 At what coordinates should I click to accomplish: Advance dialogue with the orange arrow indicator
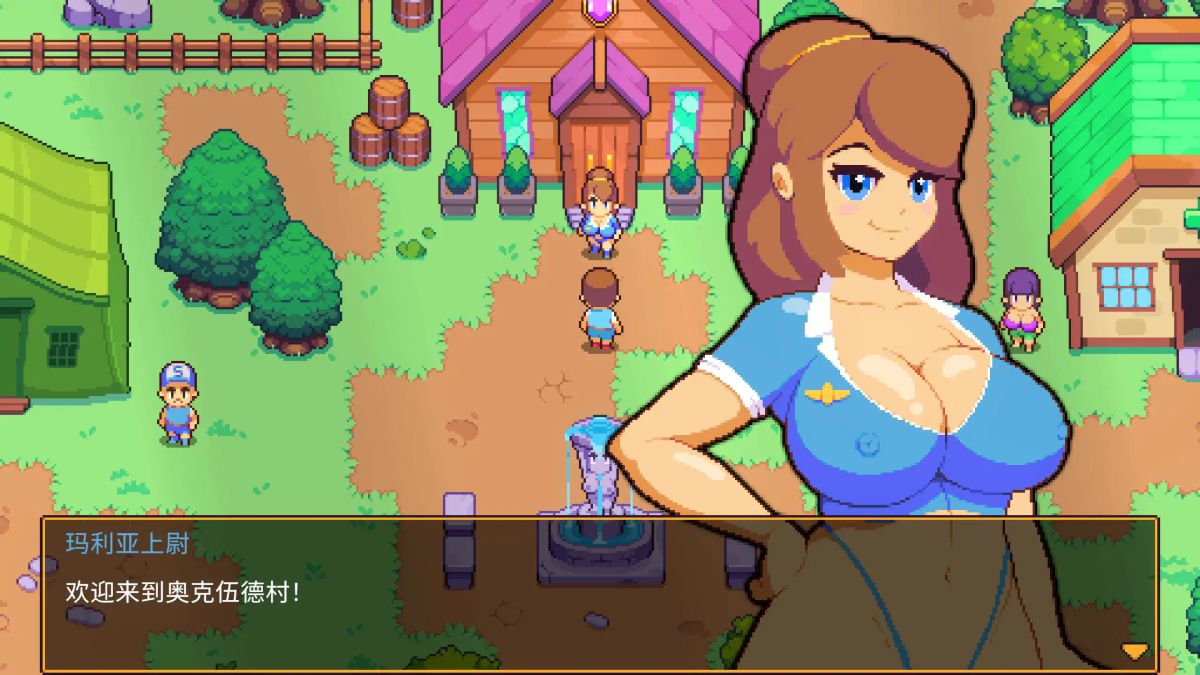point(1134,651)
